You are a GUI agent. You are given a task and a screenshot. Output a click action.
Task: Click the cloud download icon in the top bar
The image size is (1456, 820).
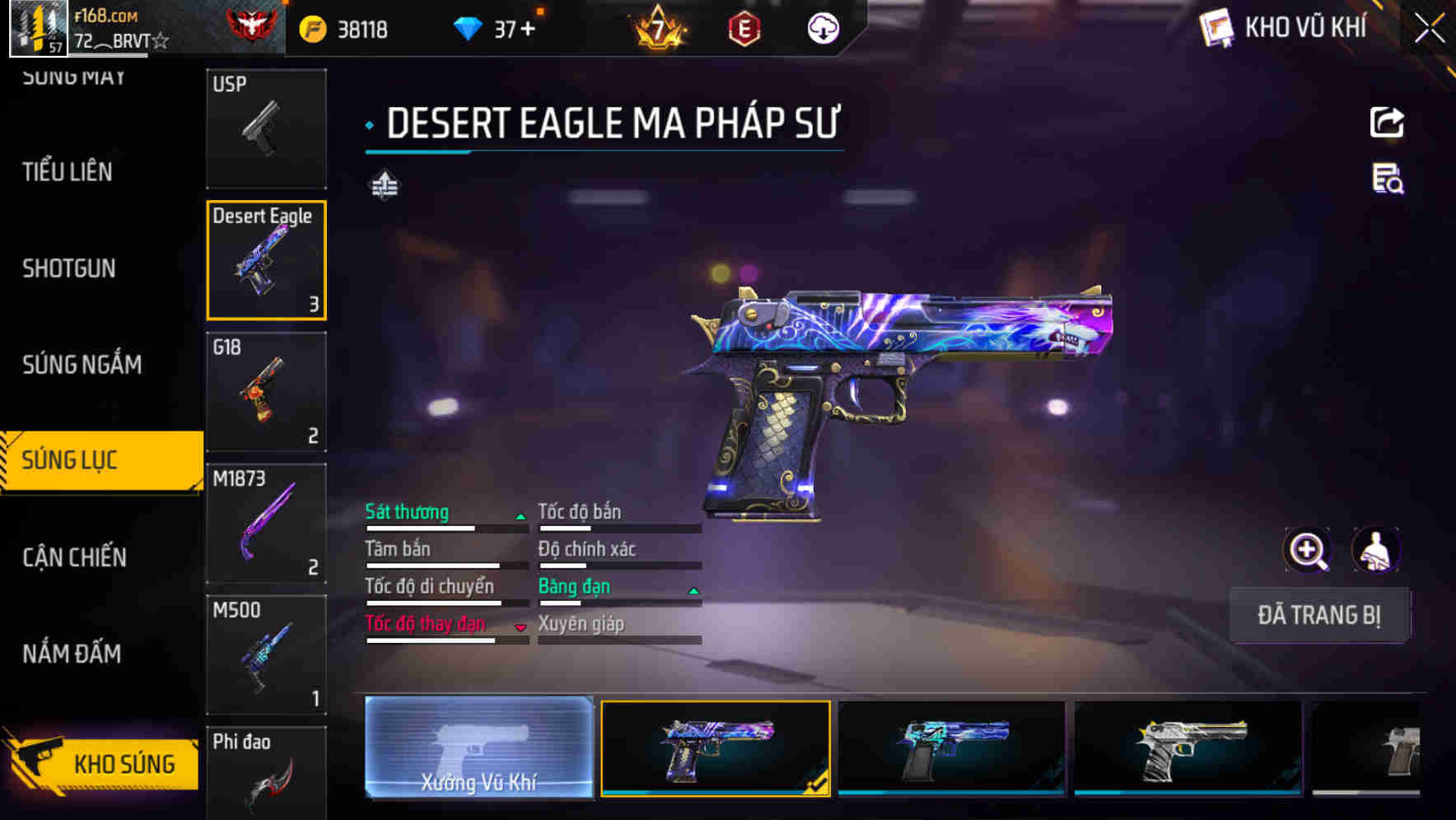821,27
